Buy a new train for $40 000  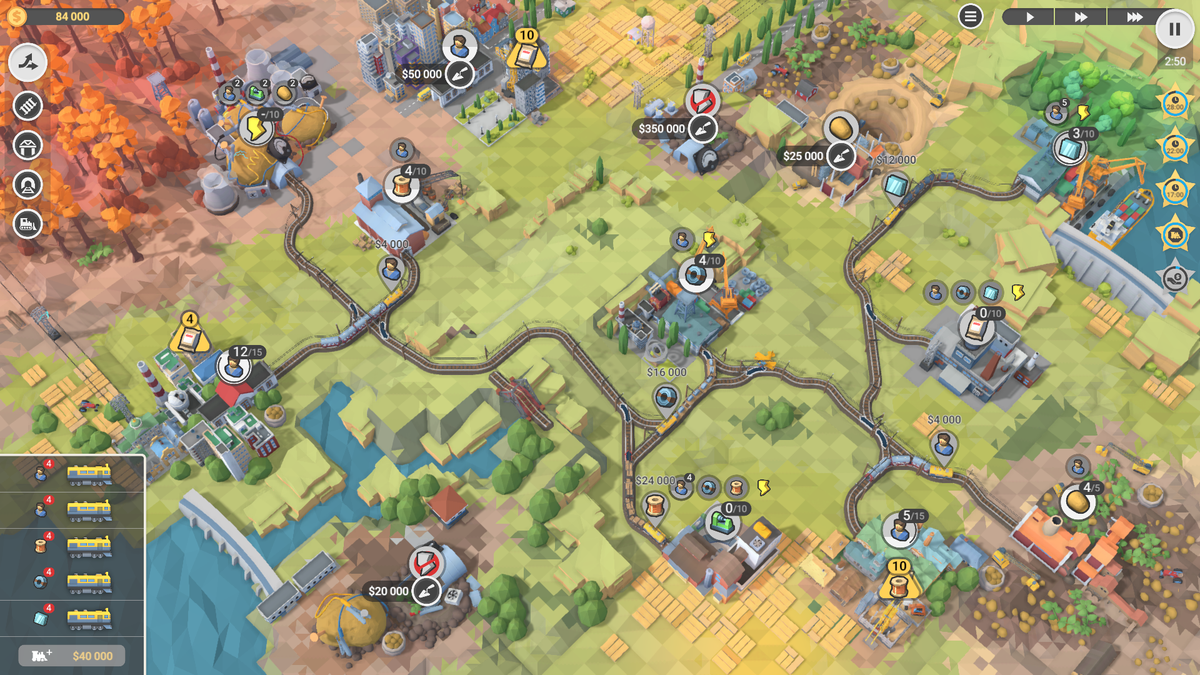[x=72, y=656]
